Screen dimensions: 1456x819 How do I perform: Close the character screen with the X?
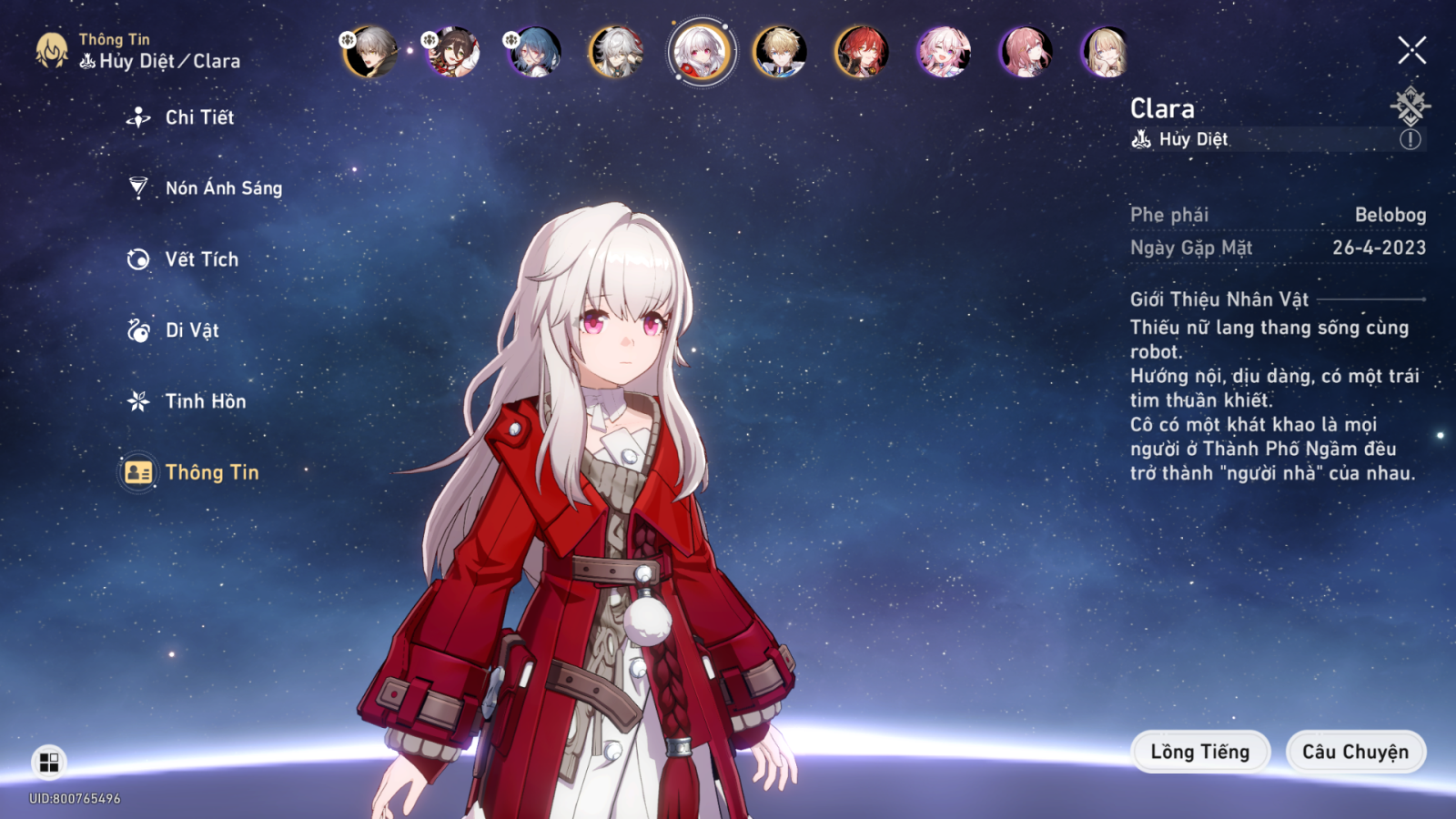[1411, 50]
